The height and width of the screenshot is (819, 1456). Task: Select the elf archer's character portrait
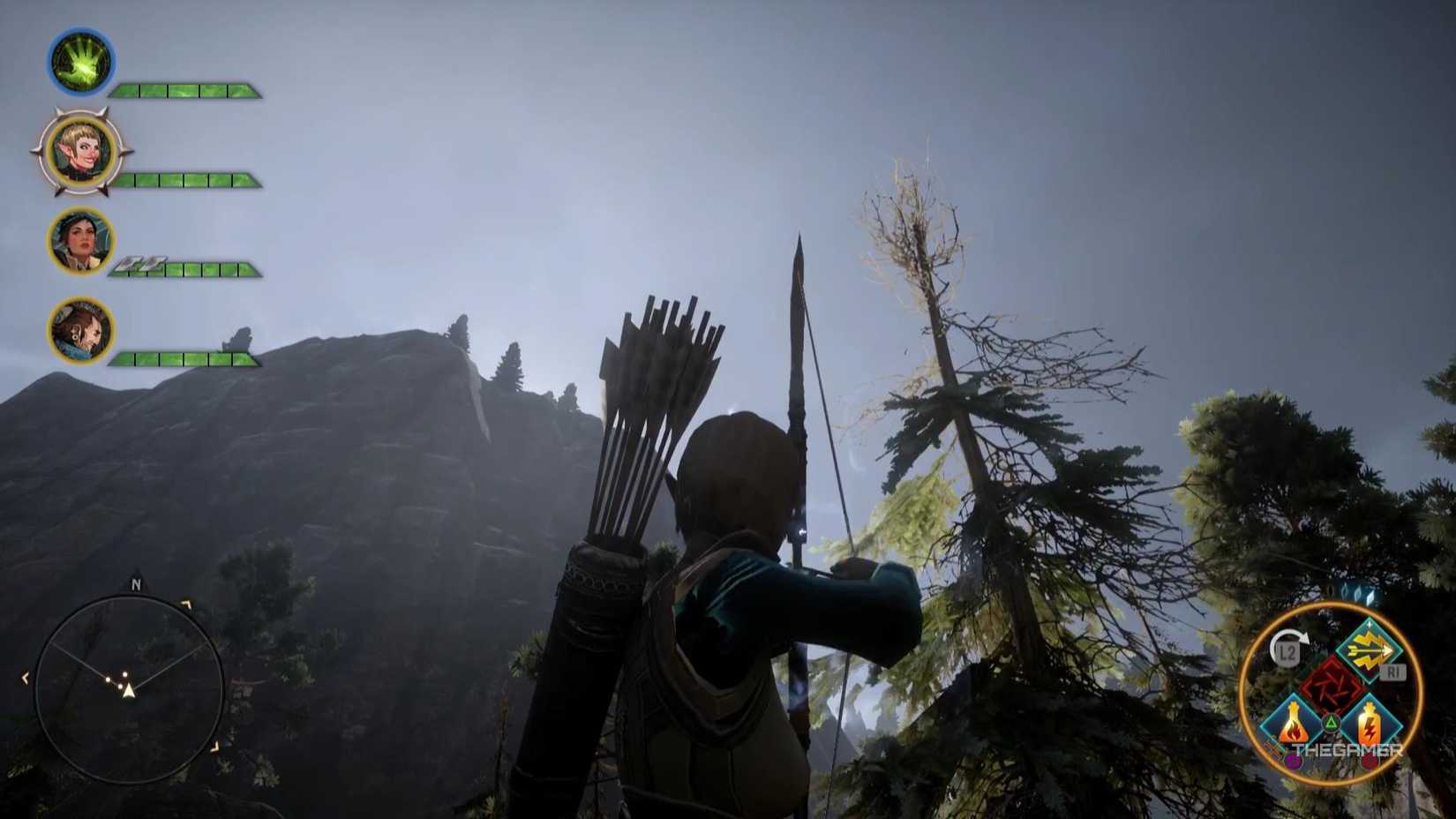[x=79, y=150]
